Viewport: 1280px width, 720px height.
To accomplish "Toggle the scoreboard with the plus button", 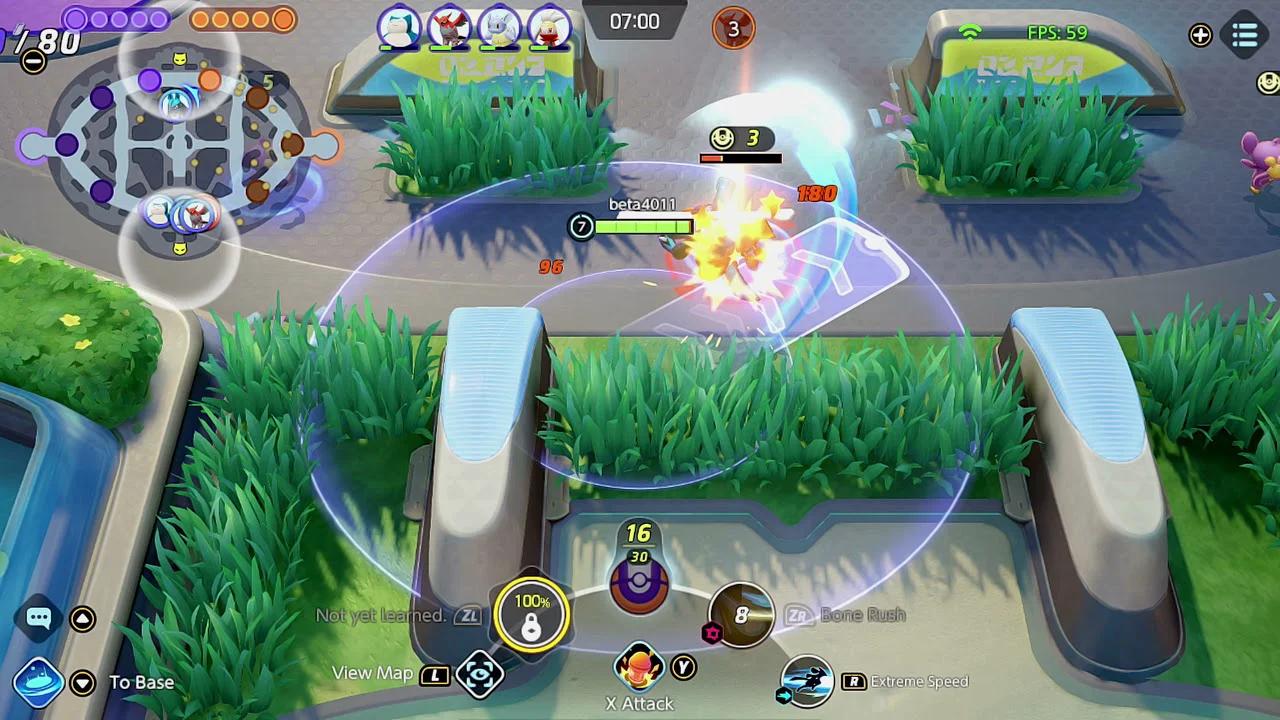I will click(1199, 37).
